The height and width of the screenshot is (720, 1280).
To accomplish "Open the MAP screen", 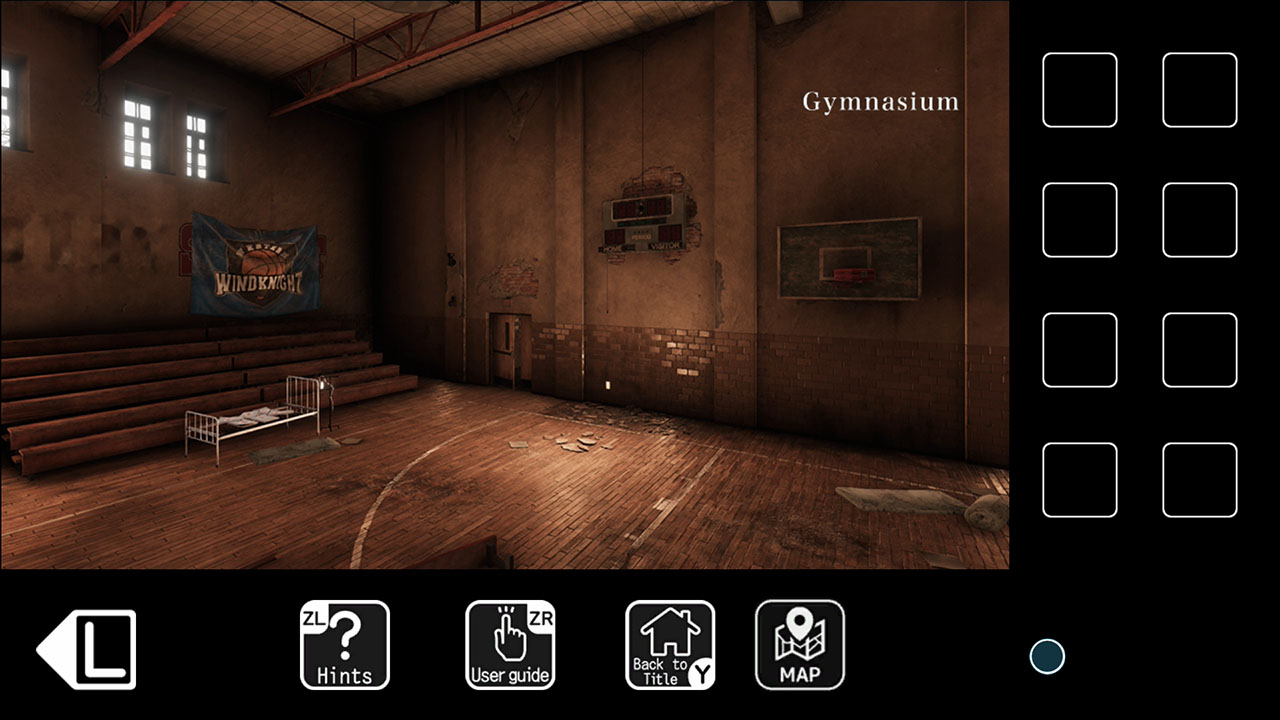I will 800,644.
